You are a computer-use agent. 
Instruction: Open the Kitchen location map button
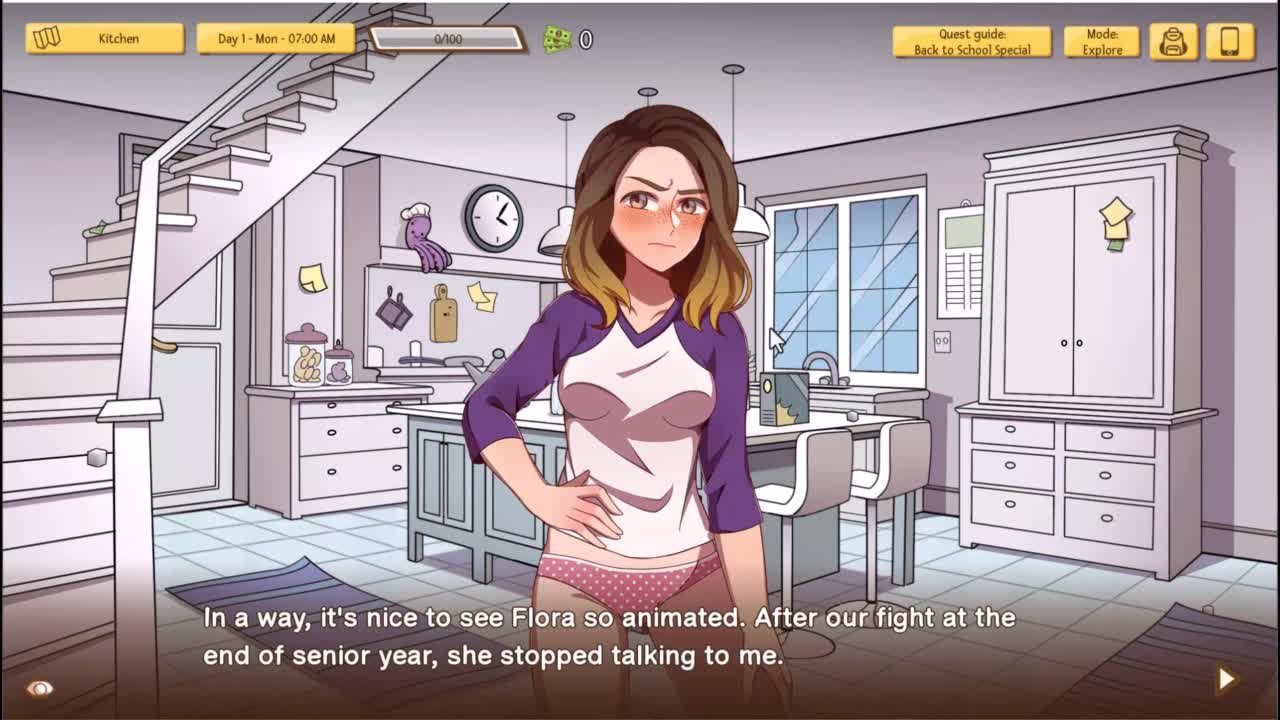click(104, 39)
